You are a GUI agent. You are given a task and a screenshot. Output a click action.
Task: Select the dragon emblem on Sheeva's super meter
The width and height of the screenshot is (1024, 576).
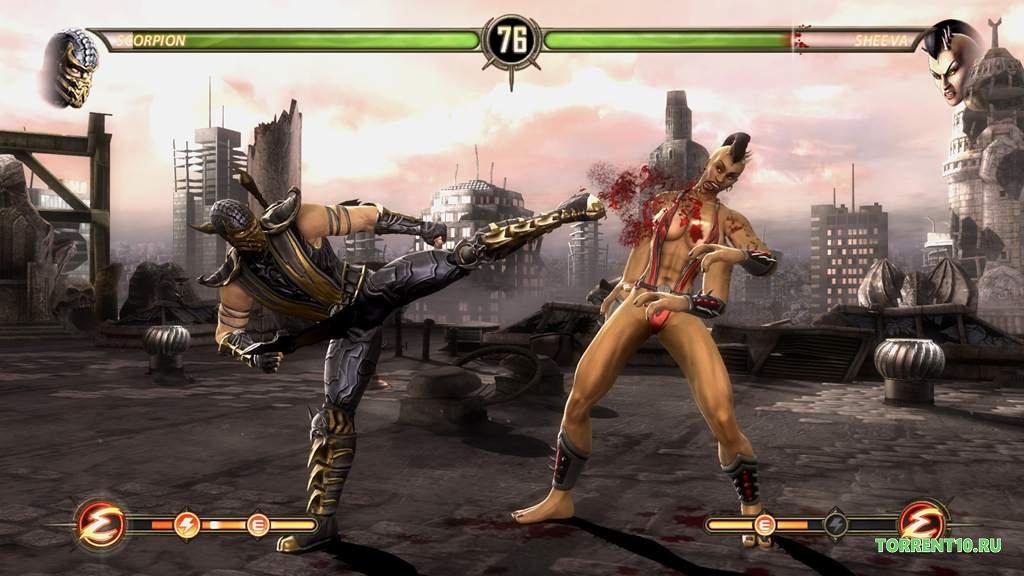(921, 523)
